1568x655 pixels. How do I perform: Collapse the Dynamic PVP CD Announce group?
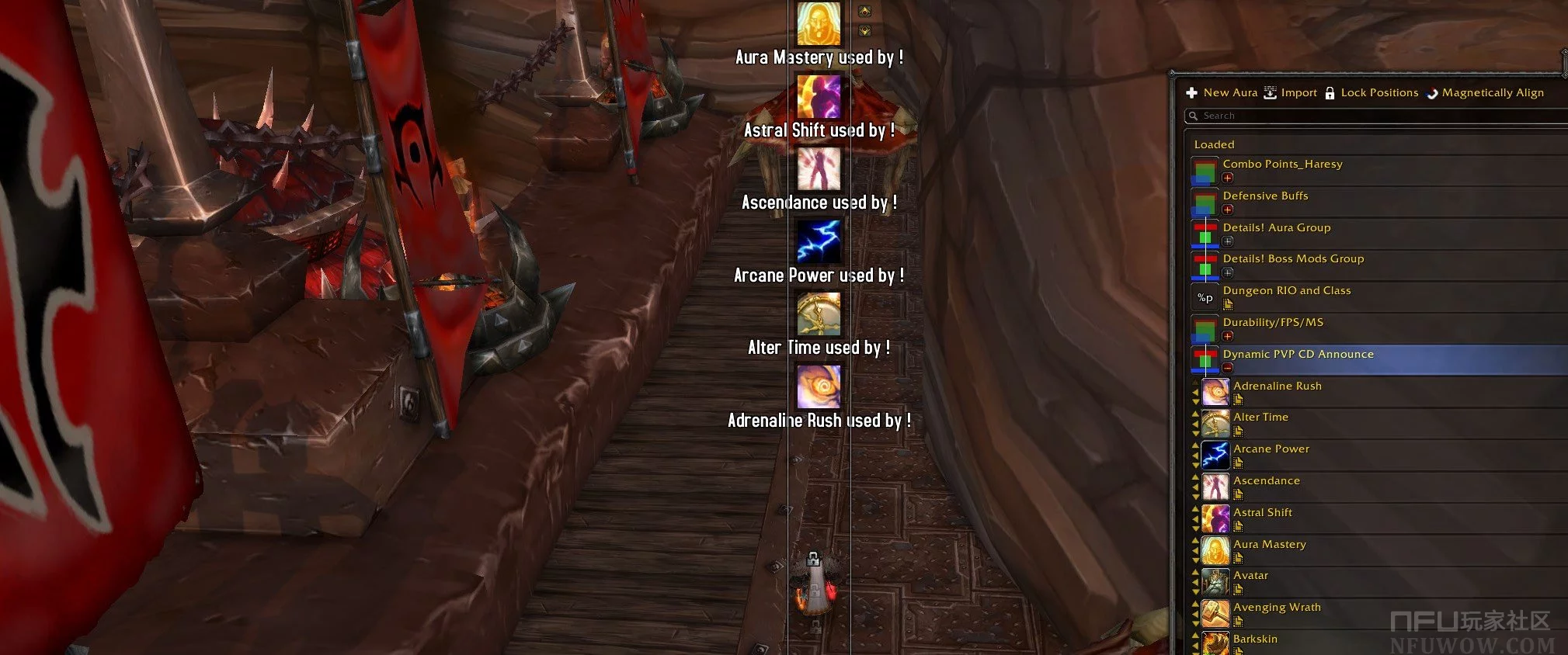click(x=1228, y=367)
